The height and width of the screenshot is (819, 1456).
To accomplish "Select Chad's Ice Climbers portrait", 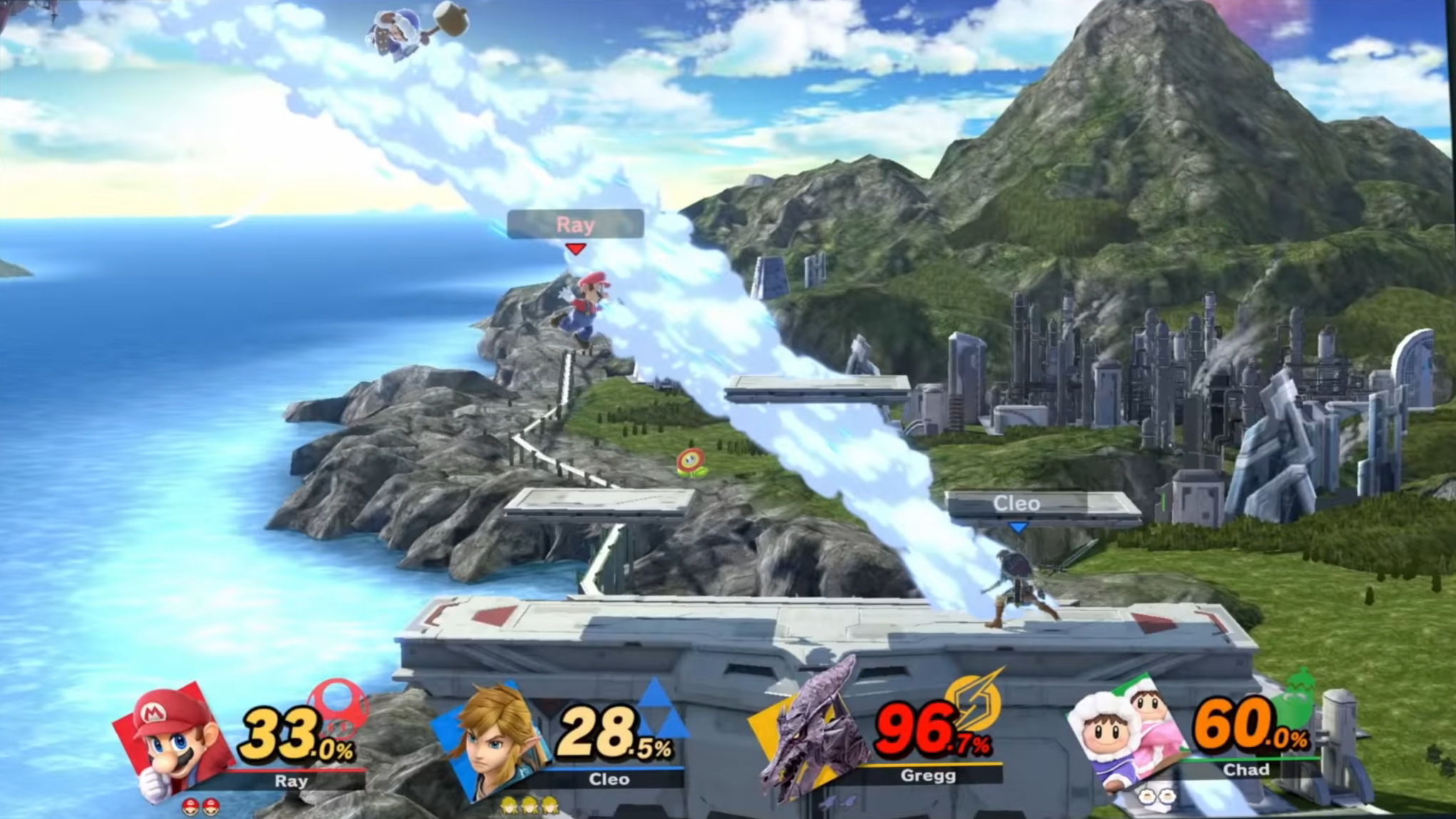I will coord(1128,734).
